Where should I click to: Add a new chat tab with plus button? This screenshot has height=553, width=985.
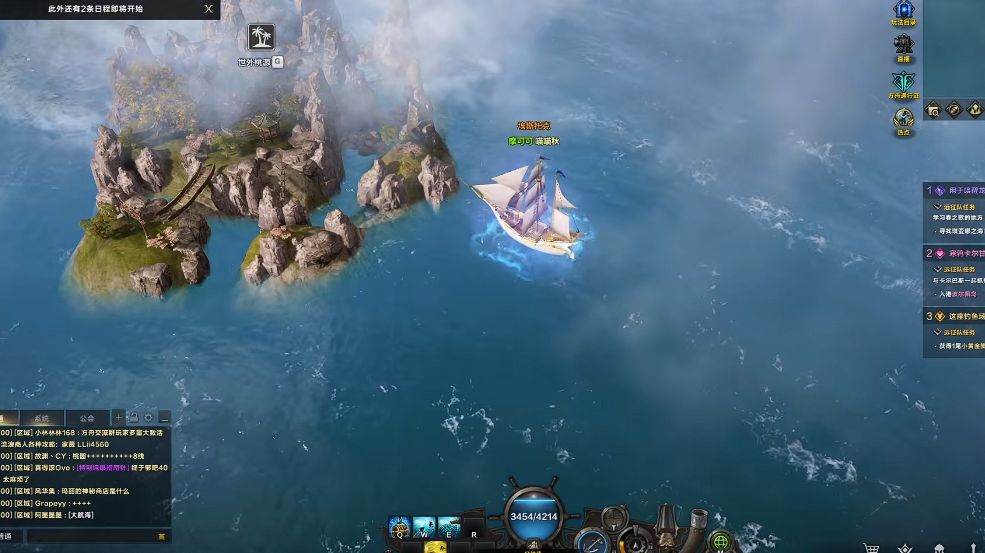point(118,417)
